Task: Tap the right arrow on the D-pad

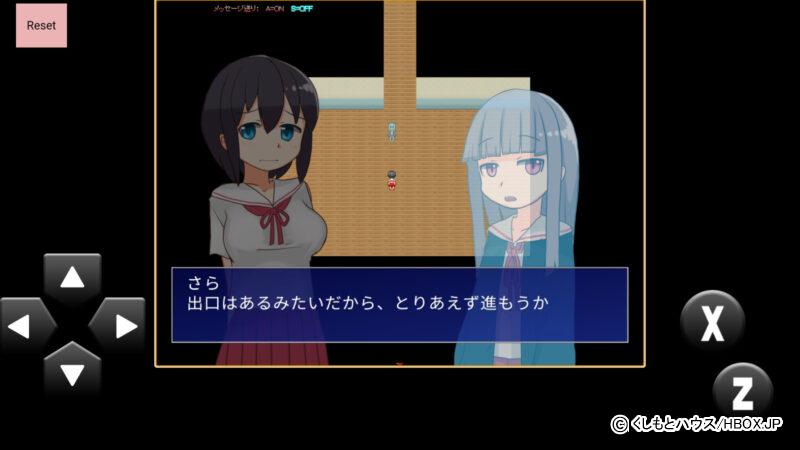Action: 120,326
